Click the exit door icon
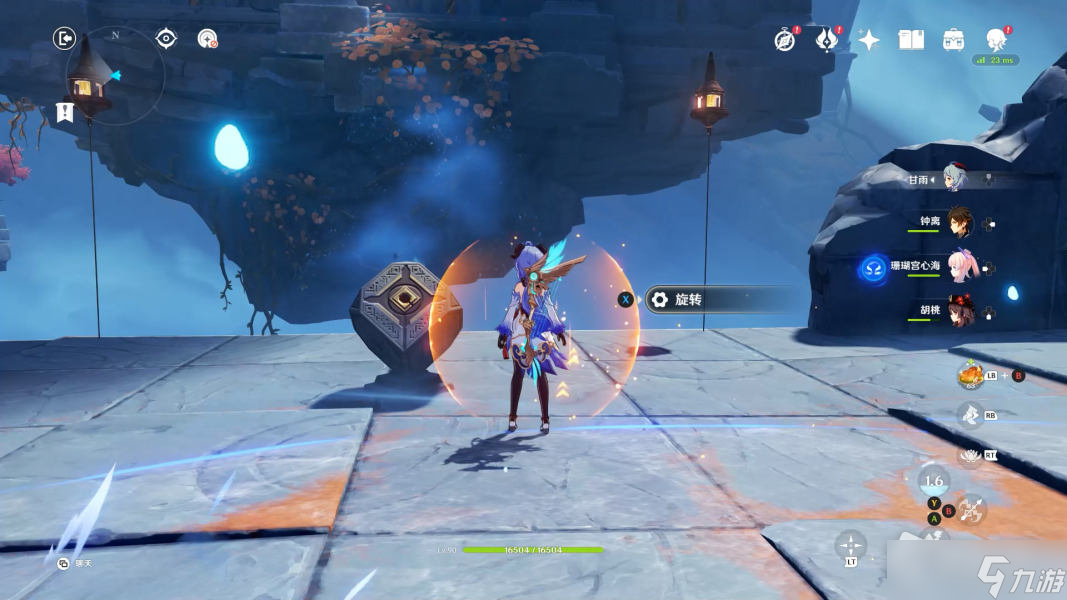Screen dimensions: 1067x600 (64, 39)
